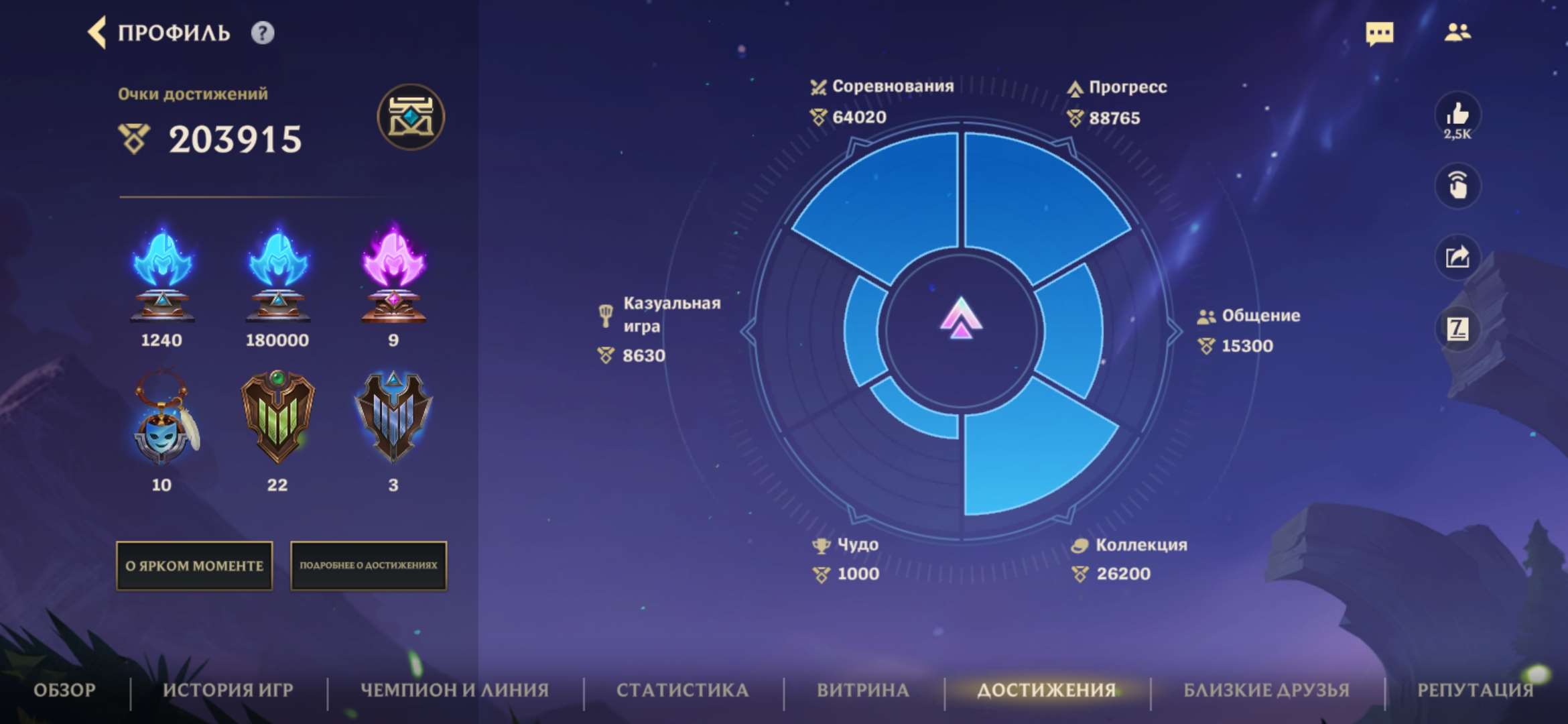Go to the Витрина tab
Image resolution: width=1568 pixels, height=724 pixels.
(863, 690)
